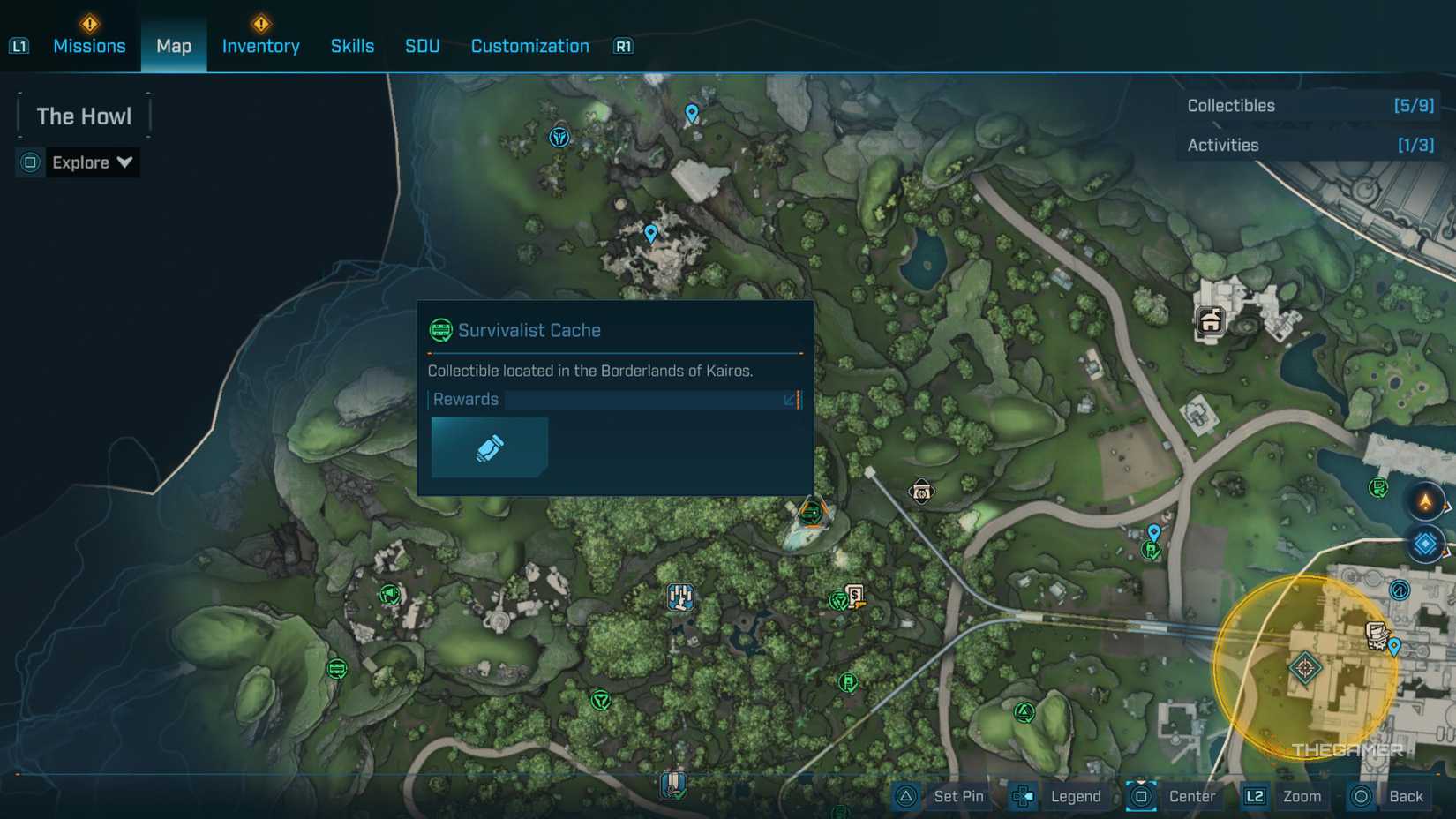
Task: Click the highlighted Survivalist Cache map marker
Action: pos(812,512)
